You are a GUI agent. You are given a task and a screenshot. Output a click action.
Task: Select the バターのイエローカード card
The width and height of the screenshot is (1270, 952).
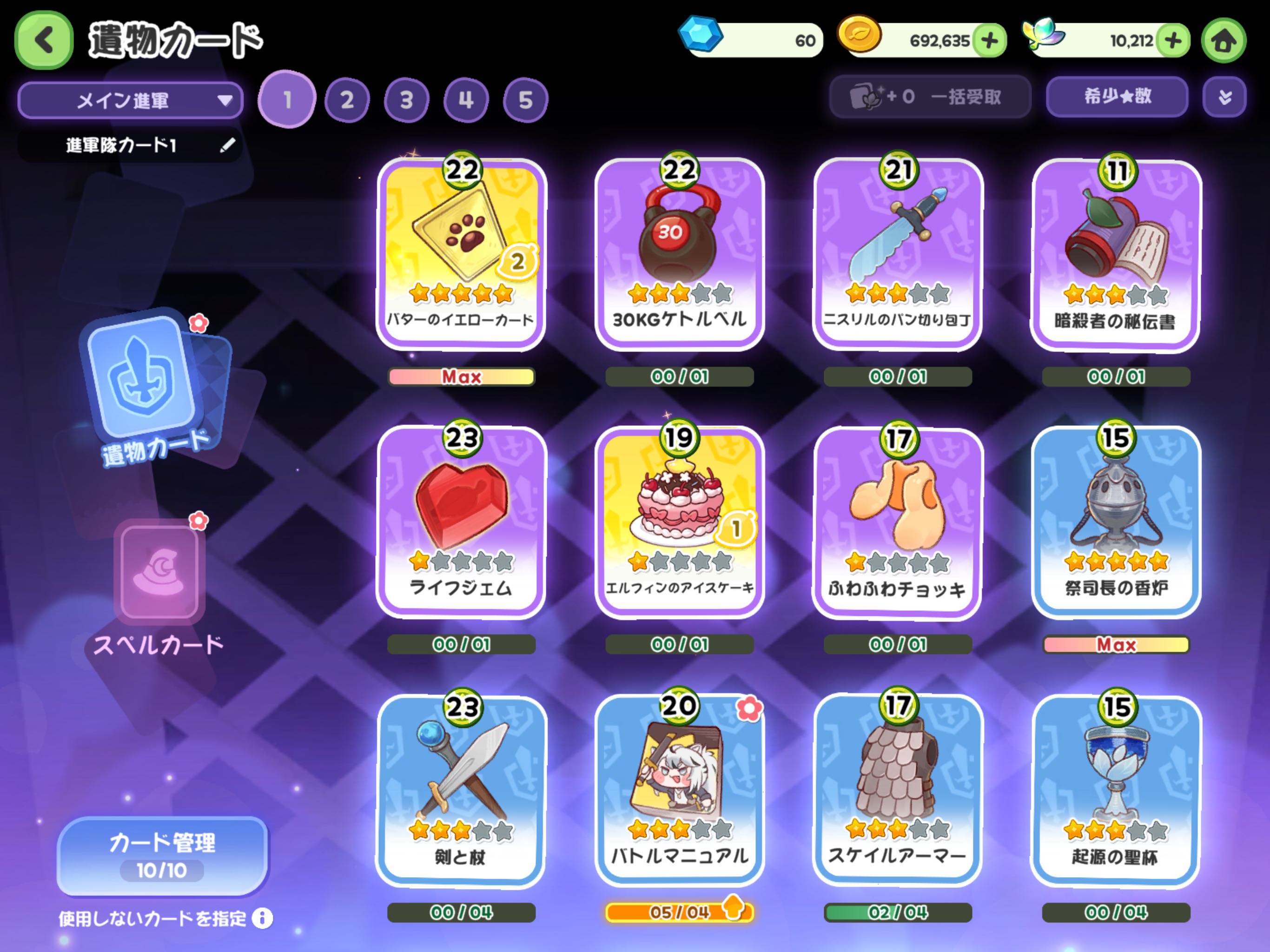tap(461, 252)
